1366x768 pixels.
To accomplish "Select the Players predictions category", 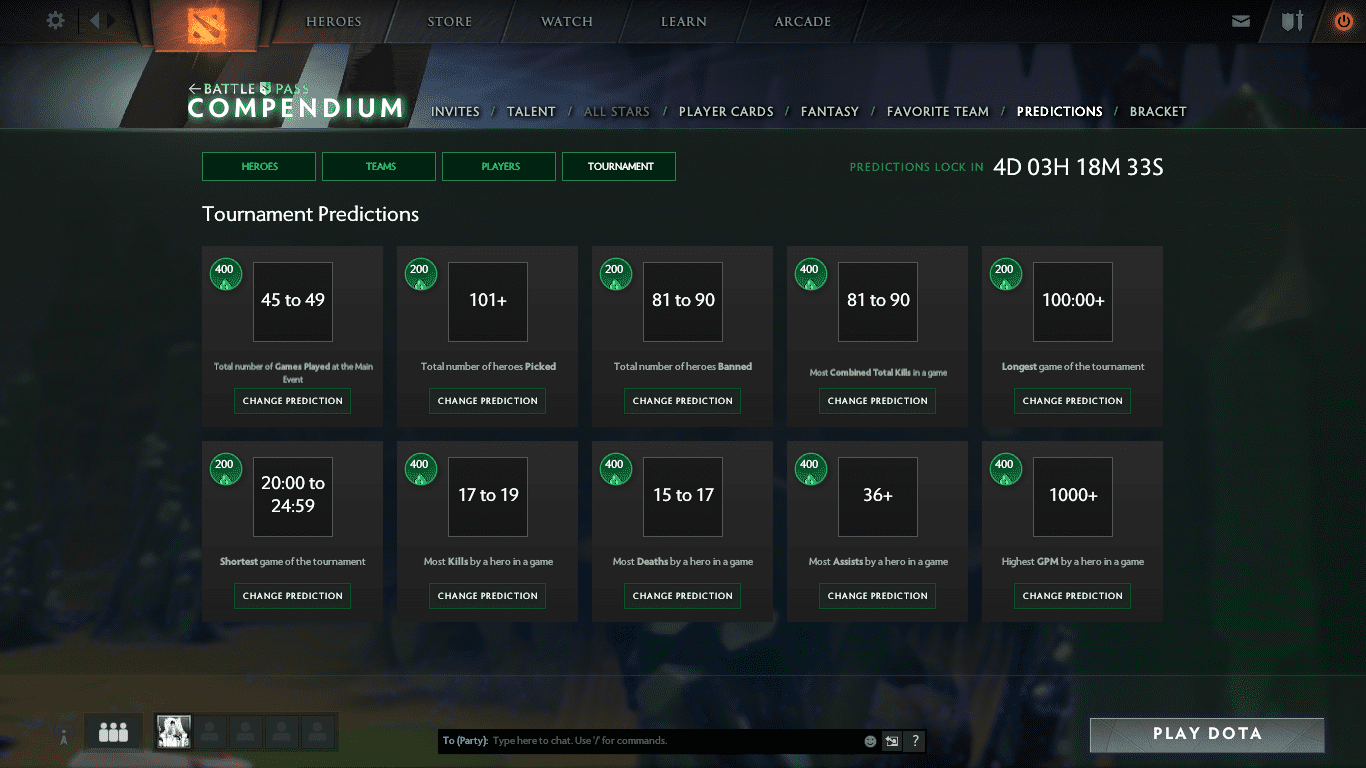I will coord(499,167).
